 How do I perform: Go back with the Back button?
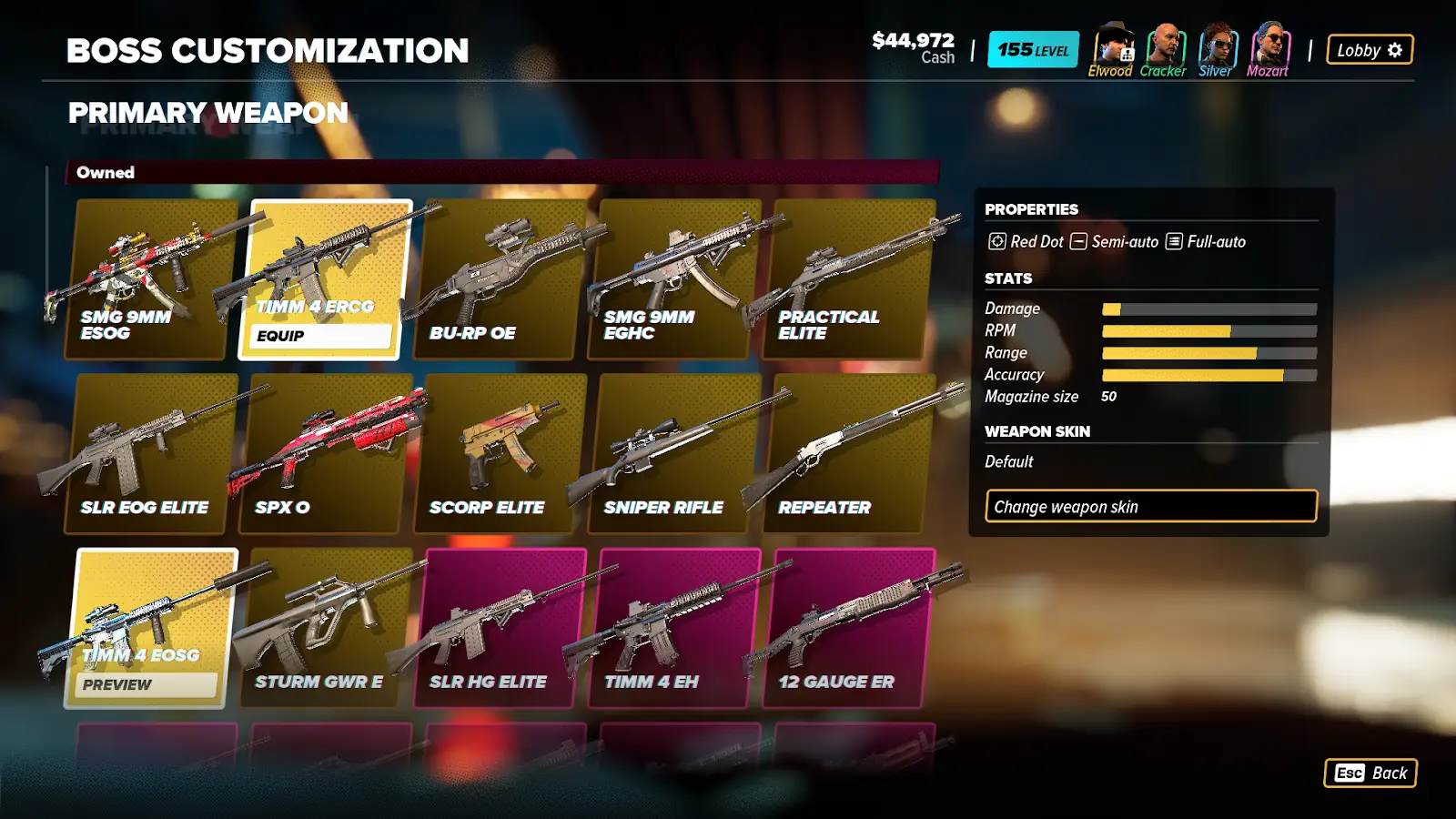pyautogui.click(x=1370, y=773)
